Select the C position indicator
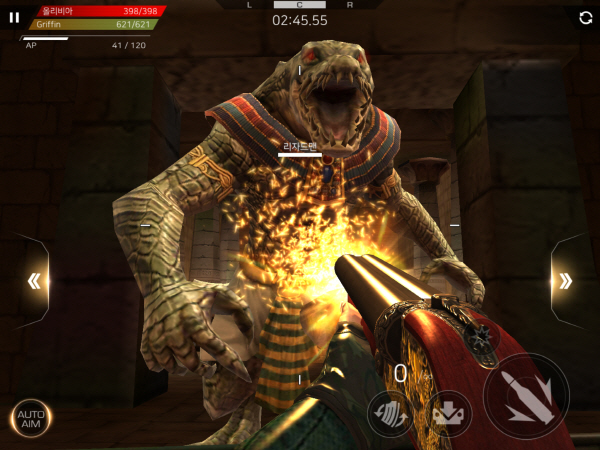The width and height of the screenshot is (600, 450). tap(299, 4)
